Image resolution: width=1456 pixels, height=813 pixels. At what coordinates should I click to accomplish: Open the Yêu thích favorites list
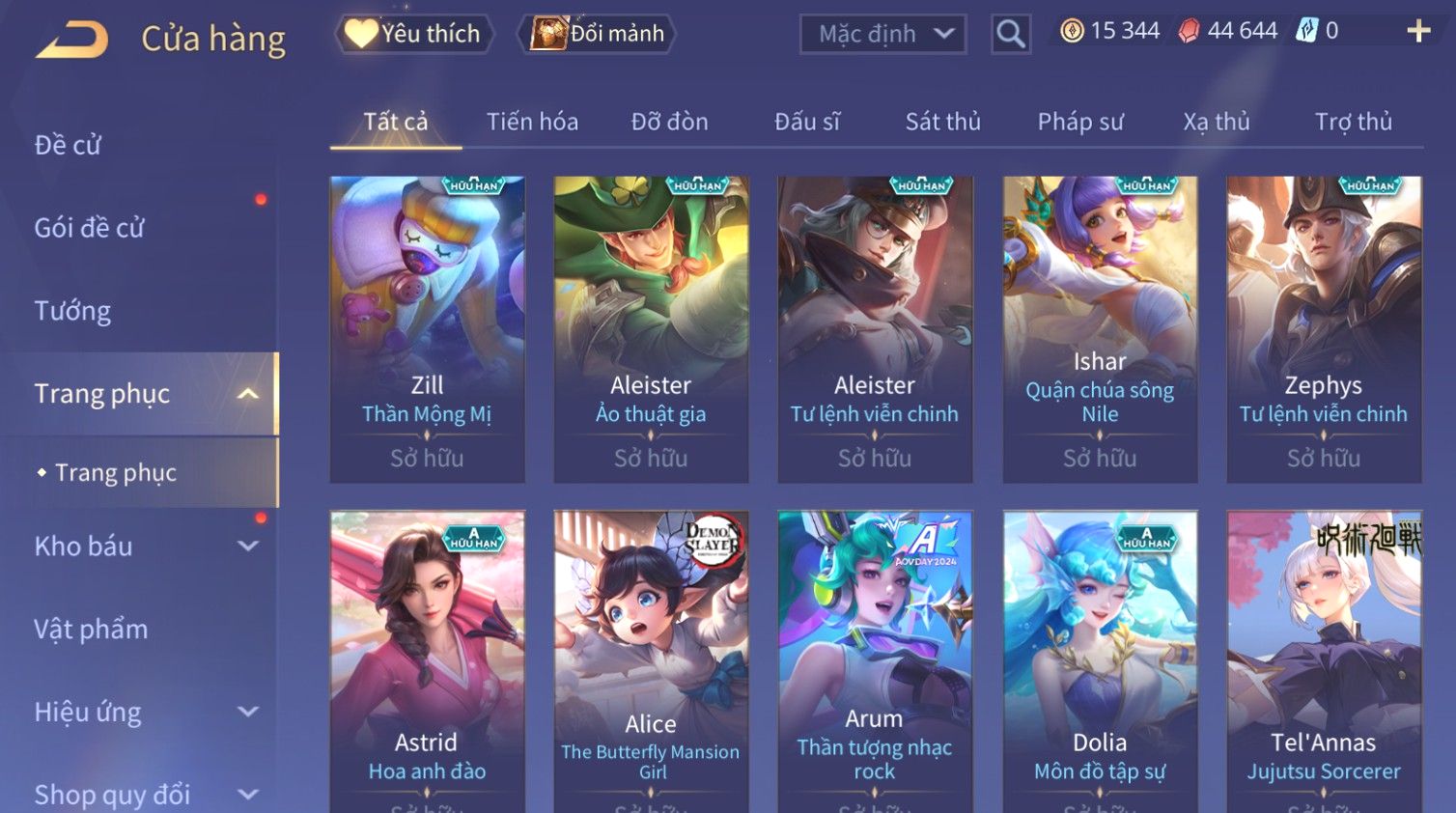415,34
